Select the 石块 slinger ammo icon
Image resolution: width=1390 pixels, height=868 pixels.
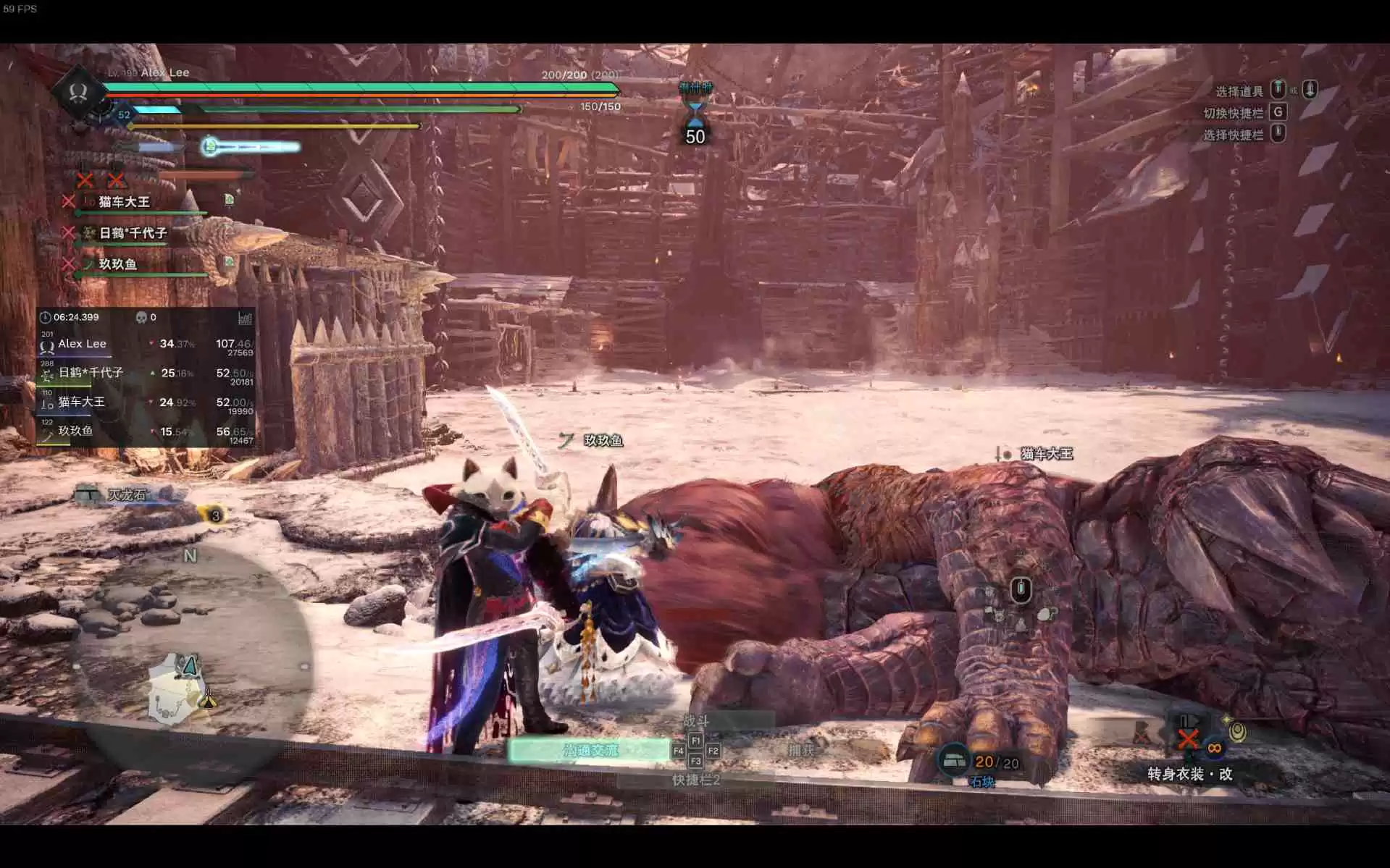pos(955,761)
